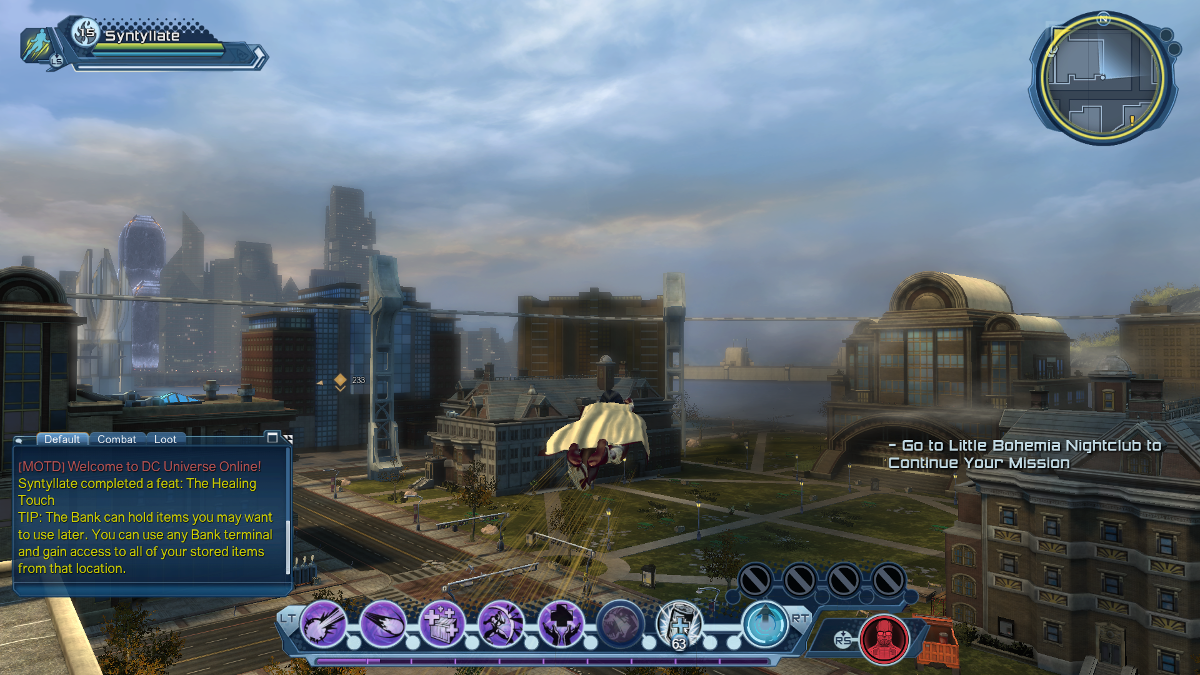Viewport: 1200px width, 675px height.
Task: Switch to the Combat chat tab
Action: pyautogui.click(x=117, y=439)
